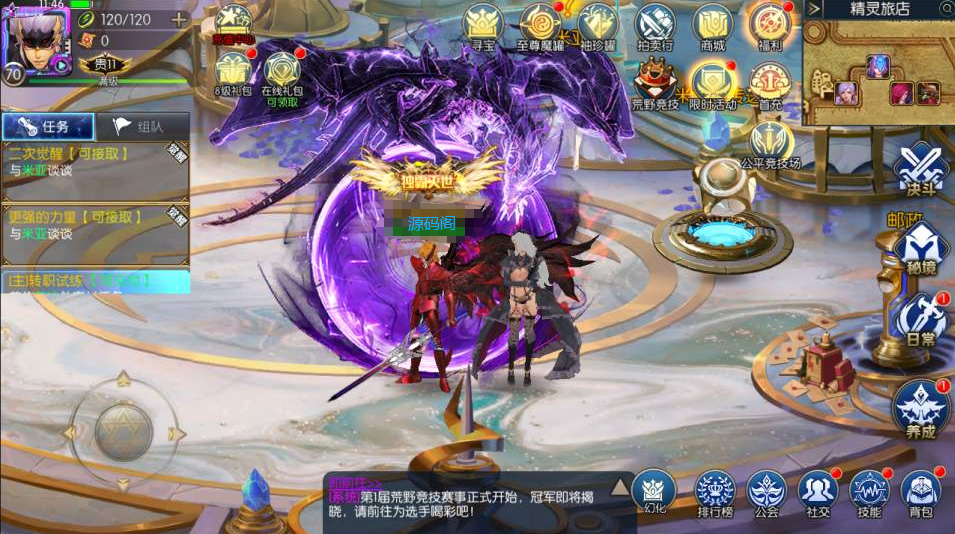Open the 技能 skills menu
This screenshot has width=955, height=534.
pyautogui.click(x=869, y=490)
